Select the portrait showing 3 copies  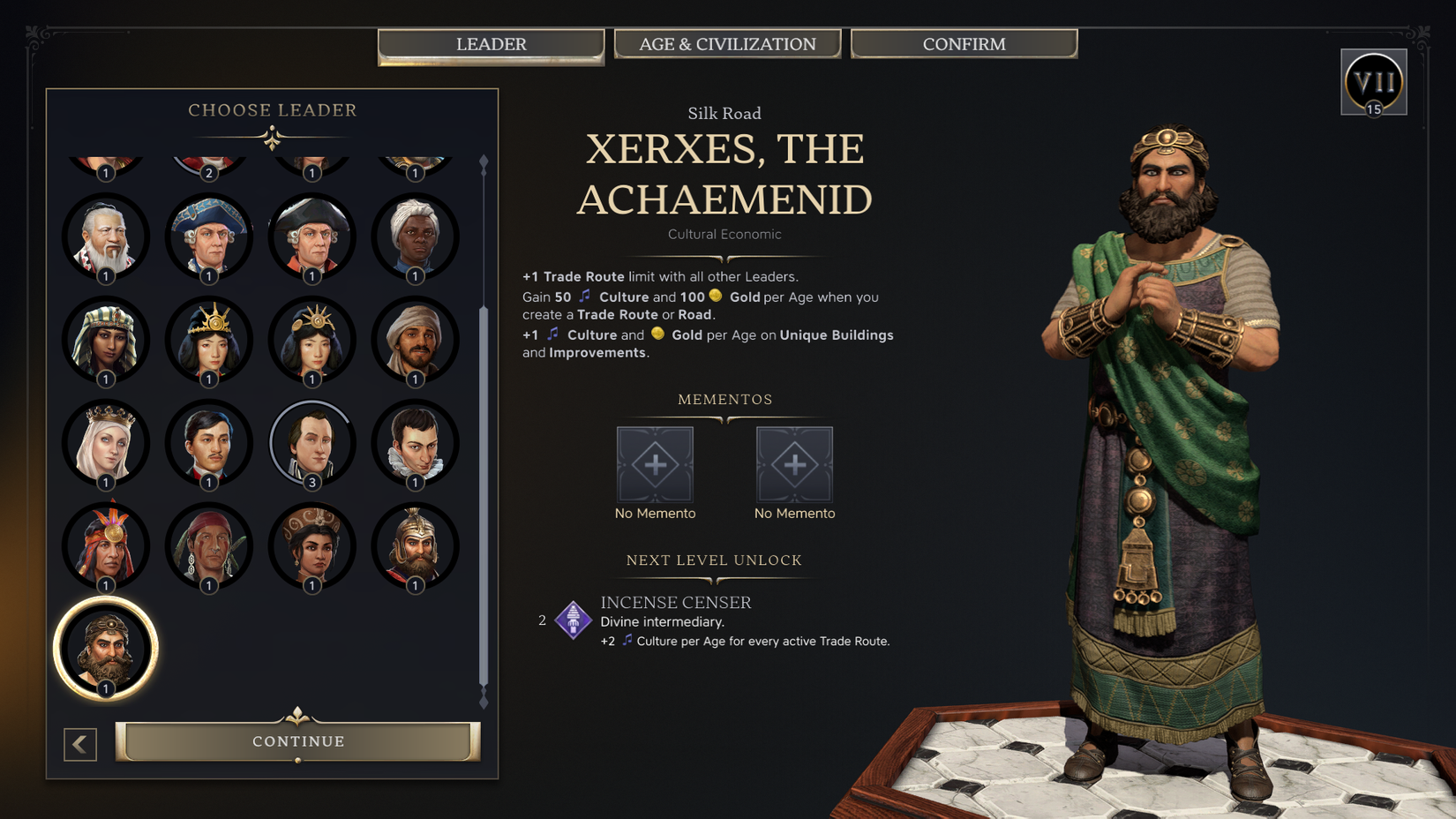point(311,443)
